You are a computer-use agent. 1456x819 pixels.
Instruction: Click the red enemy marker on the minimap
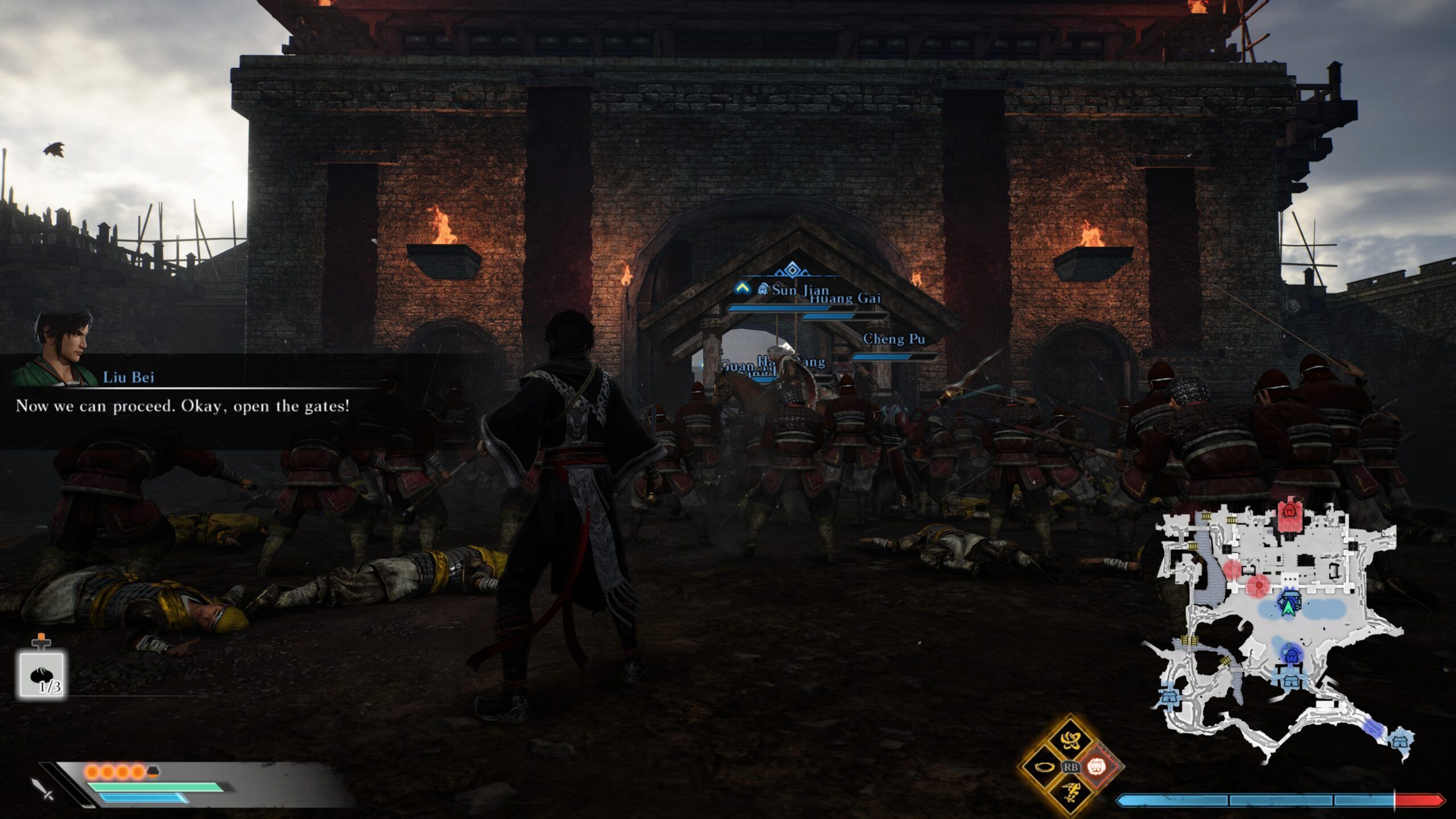(1259, 585)
